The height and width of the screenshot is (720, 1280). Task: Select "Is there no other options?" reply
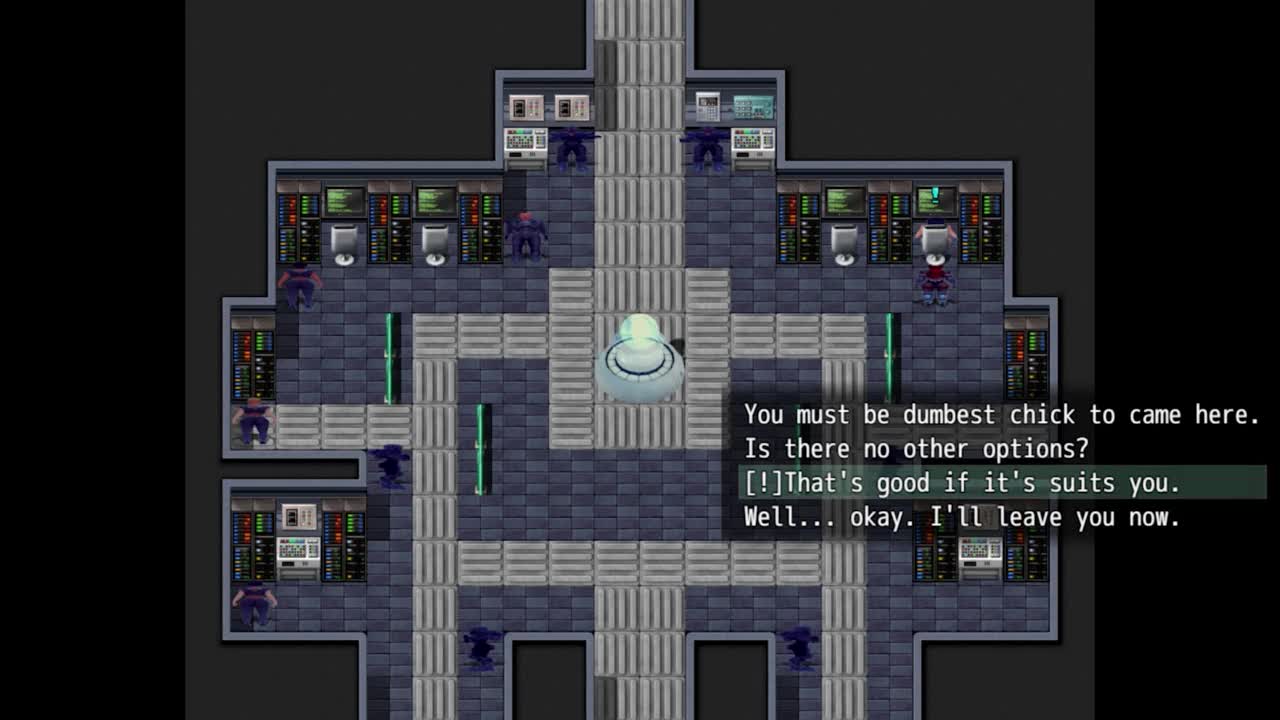click(916, 449)
